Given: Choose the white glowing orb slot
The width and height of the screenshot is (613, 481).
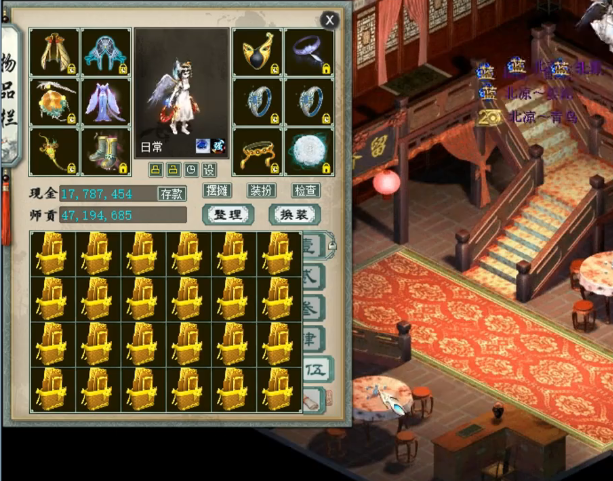Looking at the screenshot, I should point(309,151).
